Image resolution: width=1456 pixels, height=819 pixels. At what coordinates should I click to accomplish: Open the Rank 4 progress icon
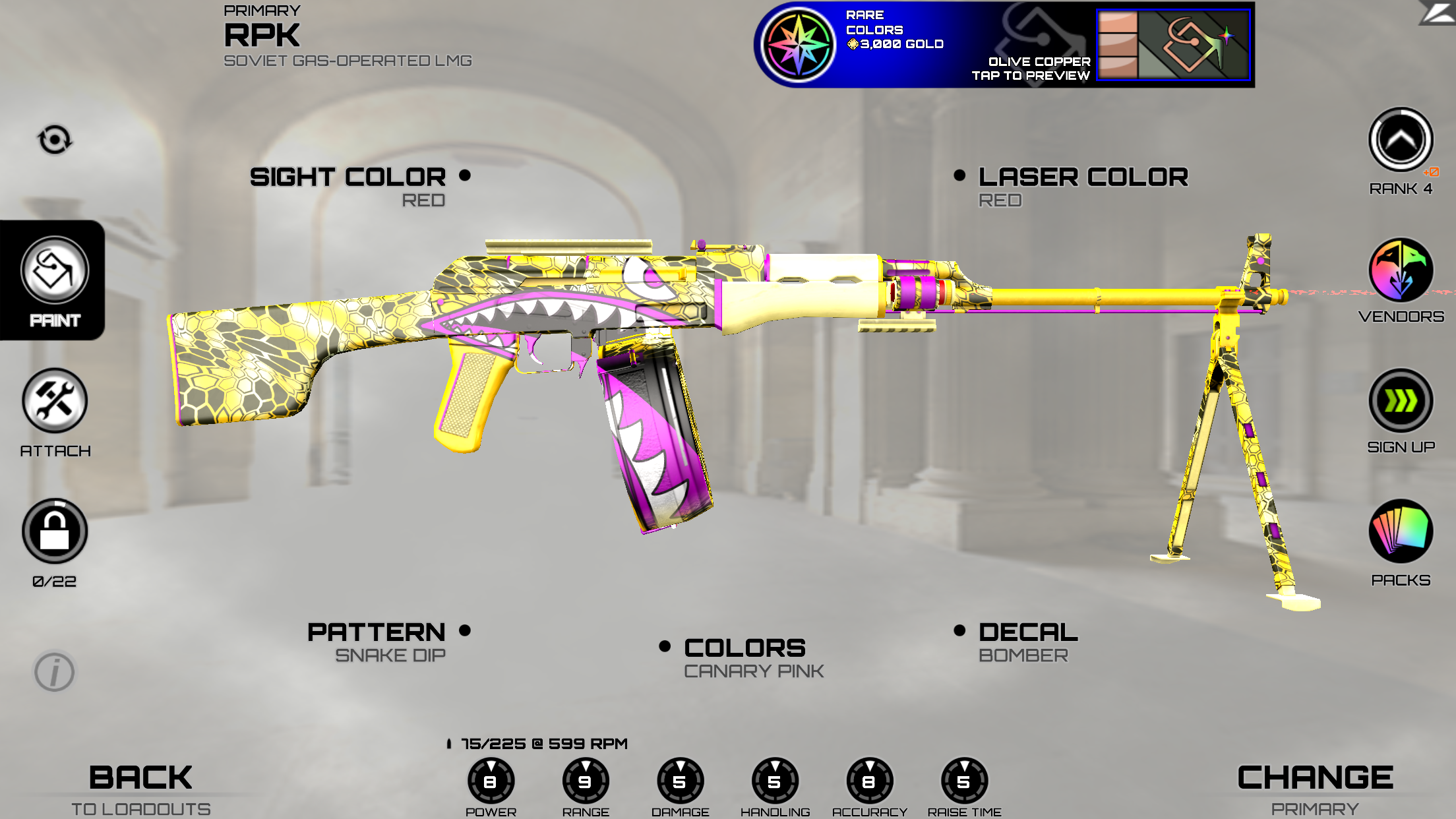coord(1401,140)
